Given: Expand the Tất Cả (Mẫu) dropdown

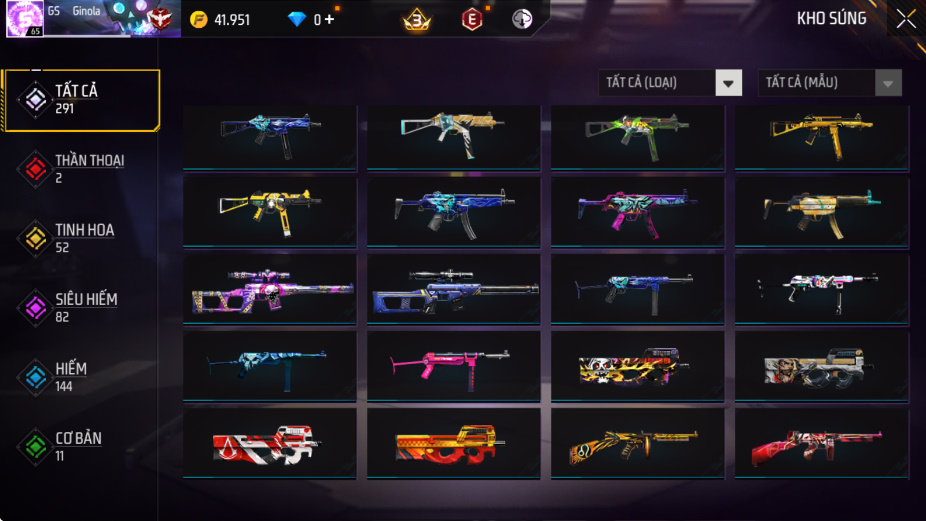Looking at the screenshot, I should click(829, 83).
